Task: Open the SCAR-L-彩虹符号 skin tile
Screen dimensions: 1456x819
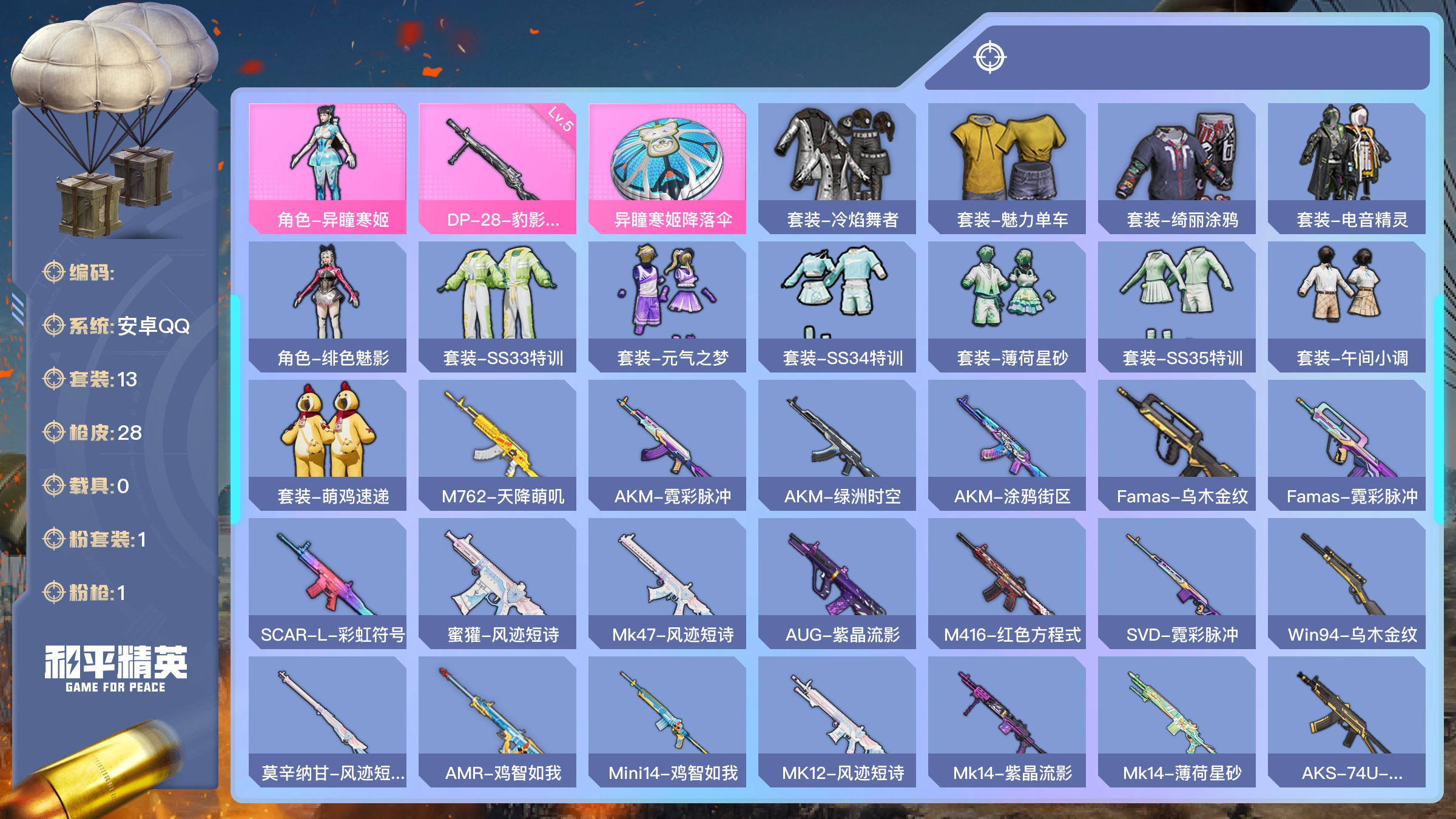Action: (x=328, y=582)
